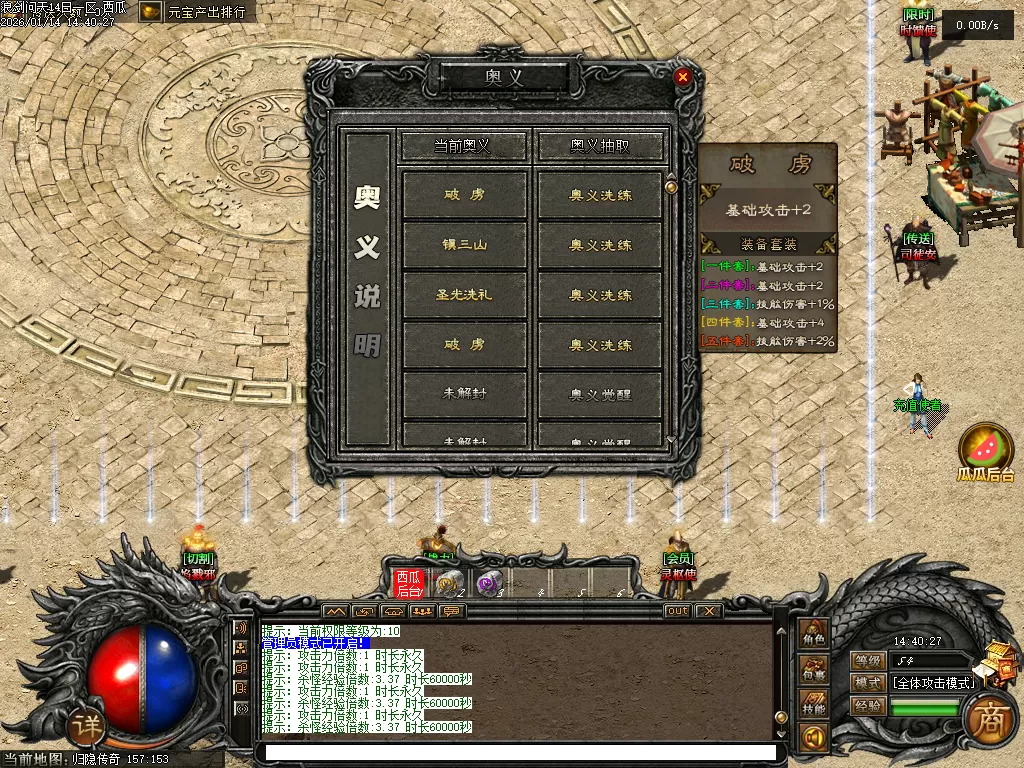Open the 技能 skills panel
This screenshot has height=768, width=1024.
point(813,707)
